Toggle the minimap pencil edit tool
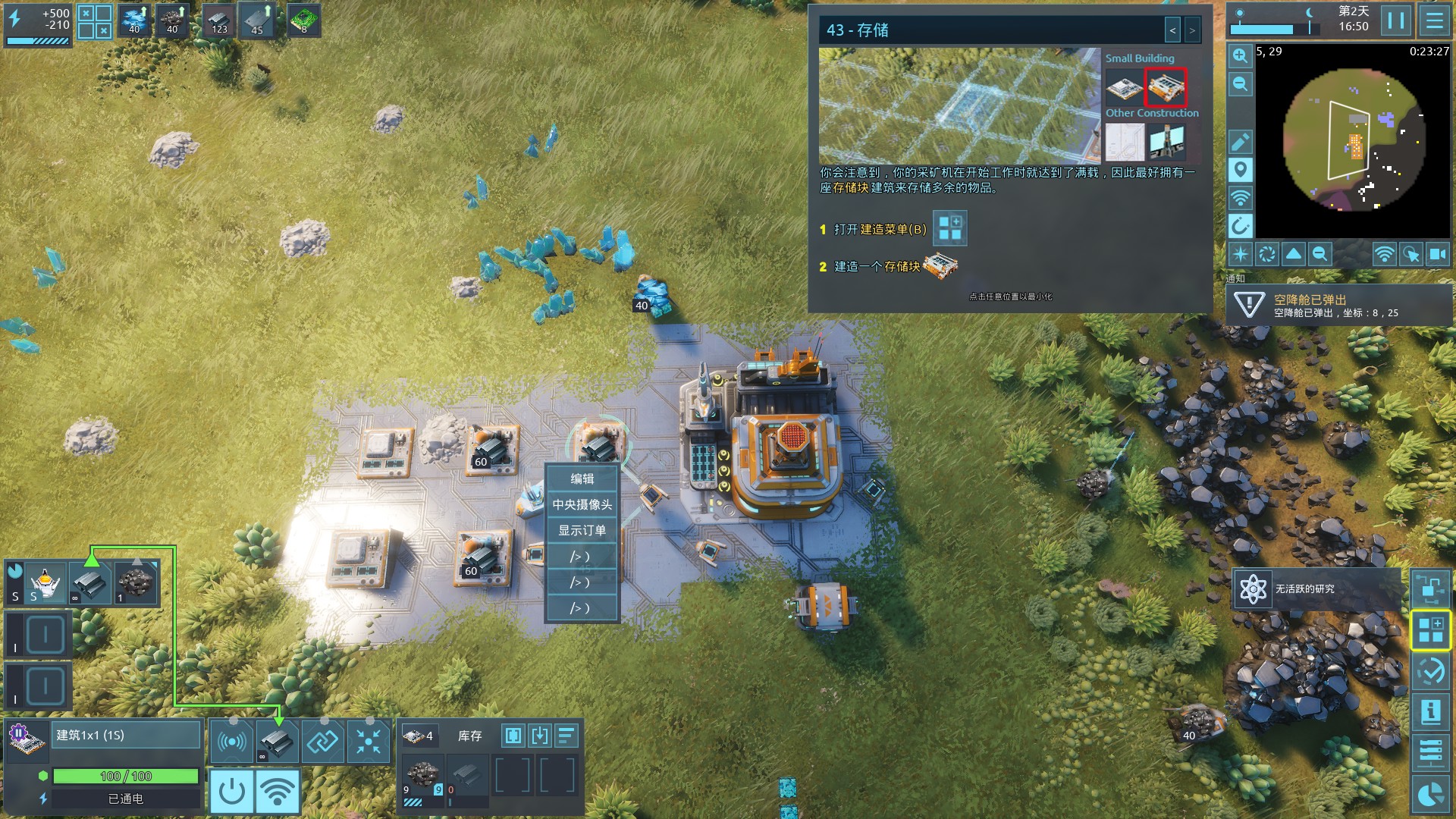The height and width of the screenshot is (819, 1456). click(1240, 142)
